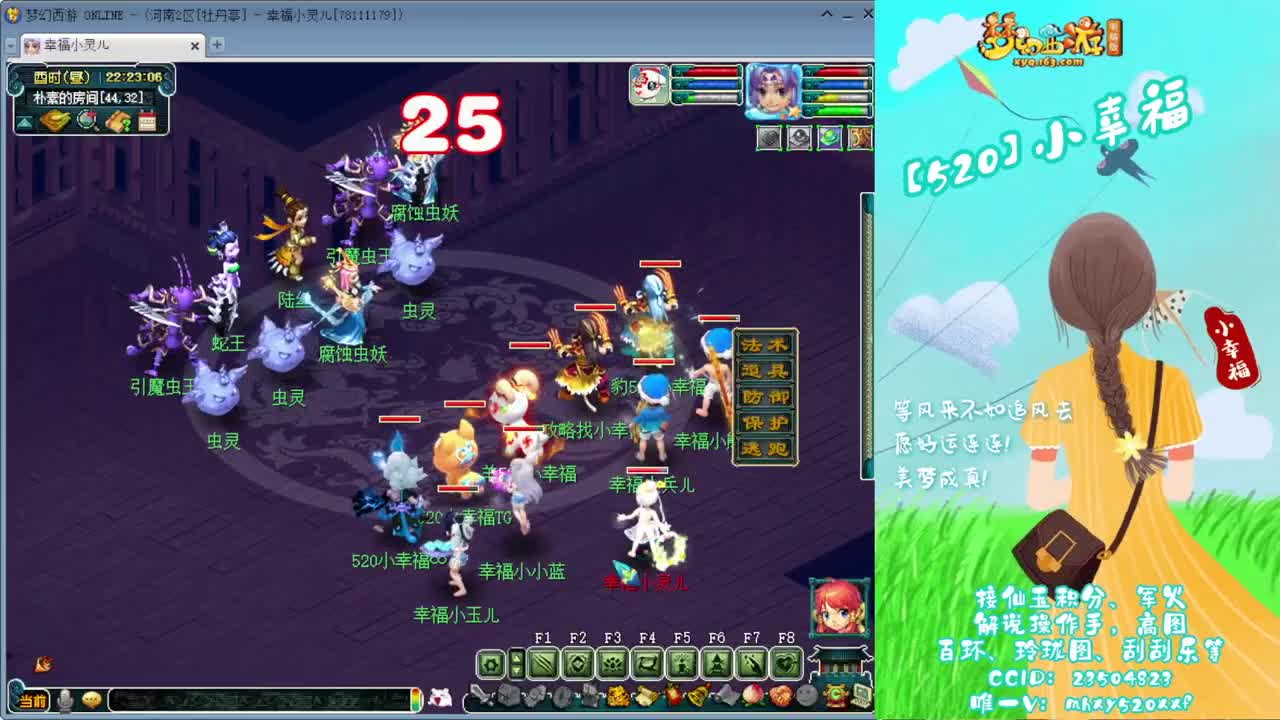Click the letter icon with the question mark
This screenshot has height=720, width=1280.
click(120, 121)
